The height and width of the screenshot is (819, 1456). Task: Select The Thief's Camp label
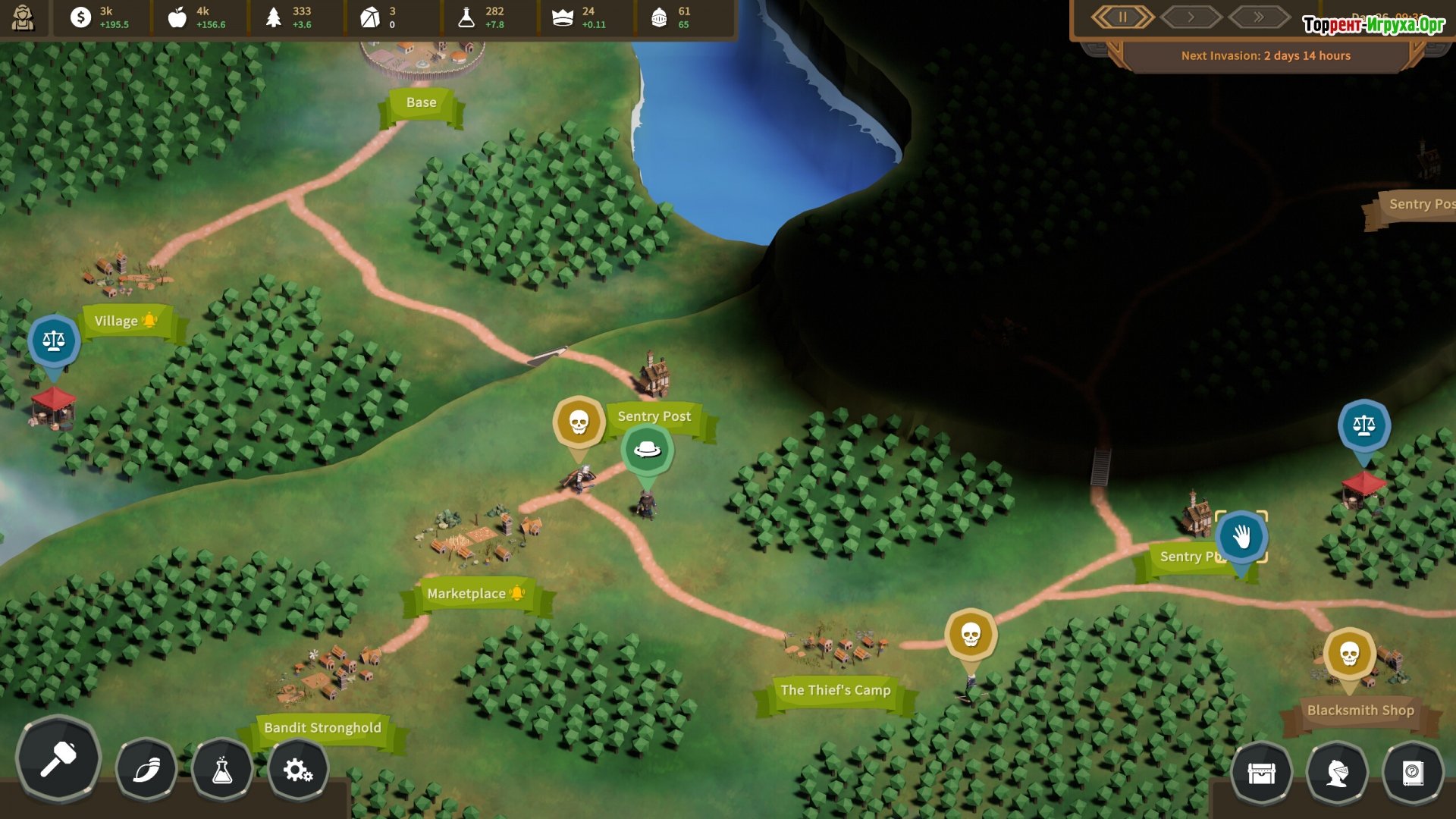(835, 691)
